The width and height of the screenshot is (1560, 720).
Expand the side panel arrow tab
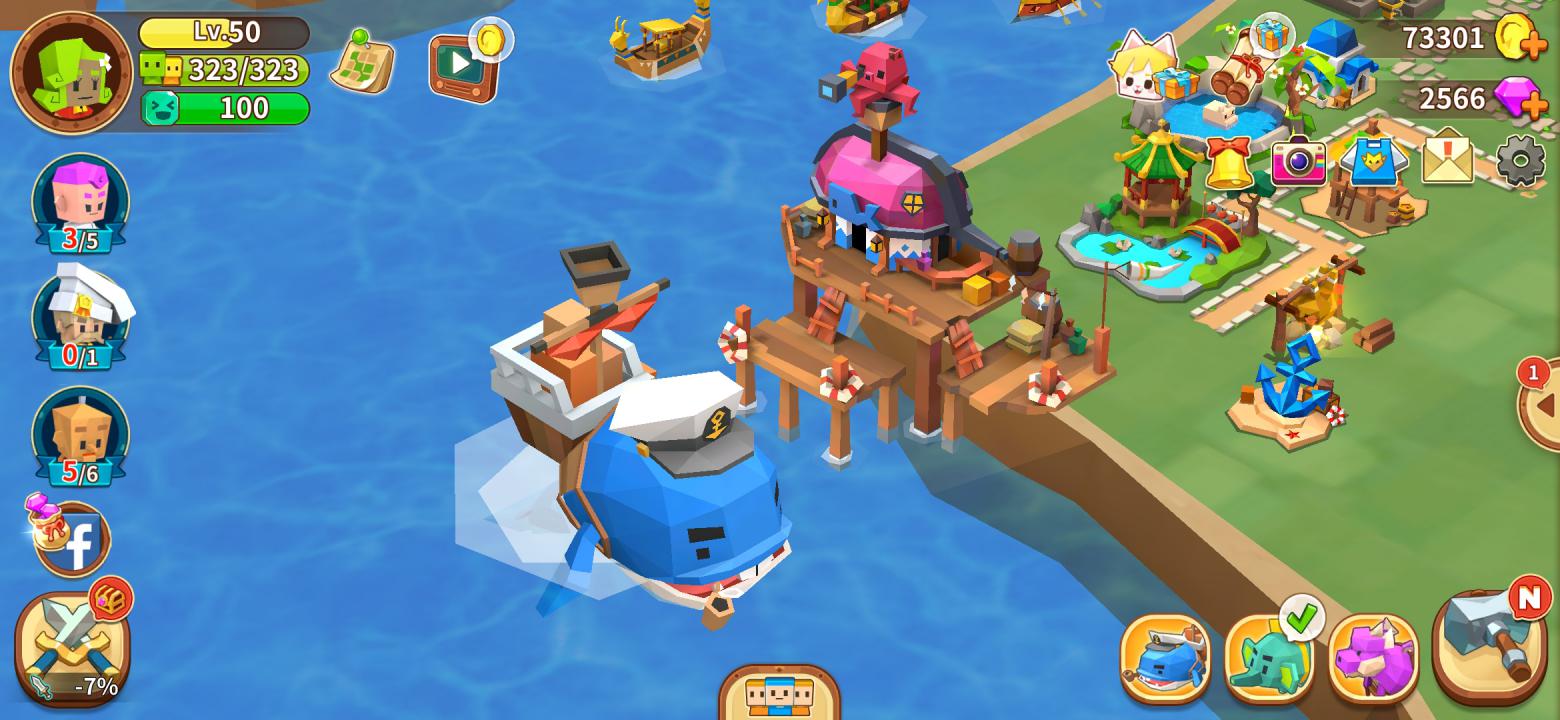[x=1542, y=405]
